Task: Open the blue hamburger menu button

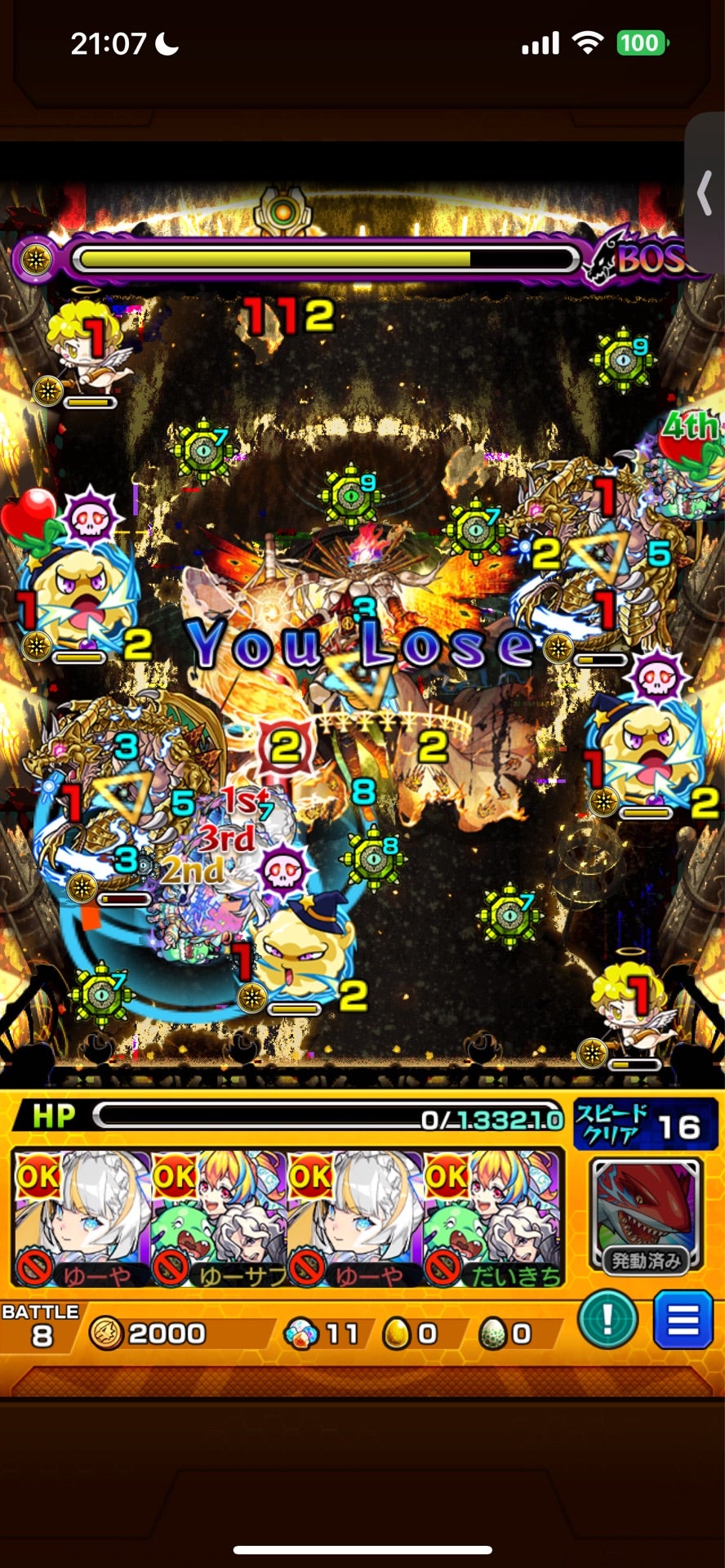Action: 683,1320
